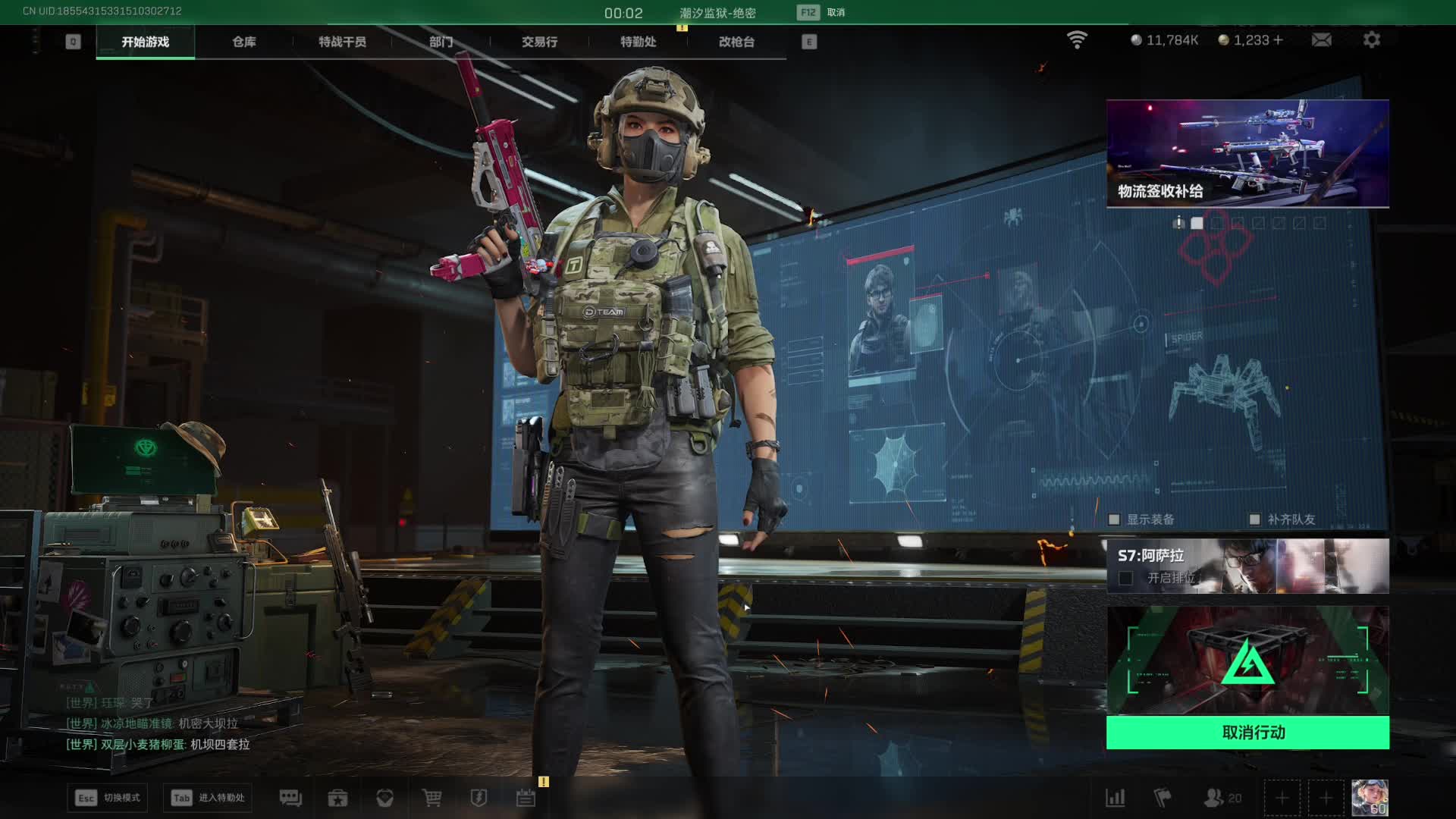The width and height of the screenshot is (1456, 819).
Task: Show the bar chart statistics icon
Action: [1115, 798]
